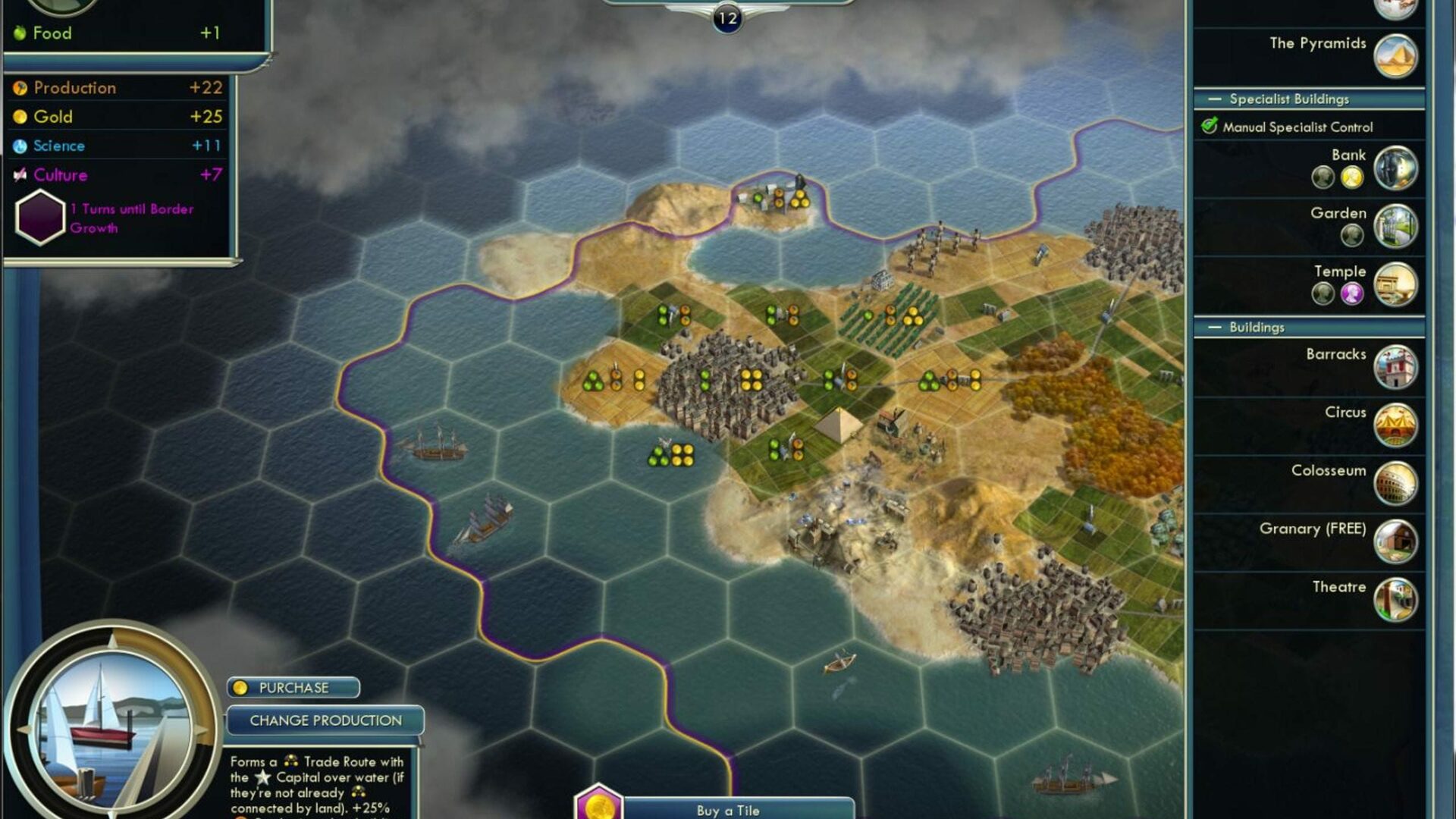Image resolution: width=1456 pixels, height=819 pixels.
Task: Click the Bank building icon
Action: (1395, 168)
